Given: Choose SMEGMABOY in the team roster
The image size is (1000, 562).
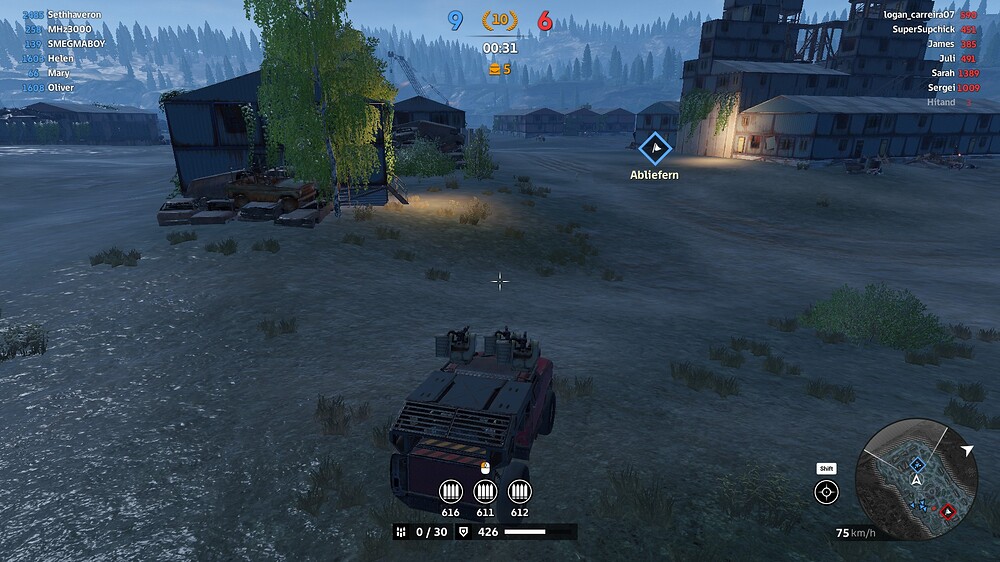Looking at the screenshot, I should (x=77, y=44).
